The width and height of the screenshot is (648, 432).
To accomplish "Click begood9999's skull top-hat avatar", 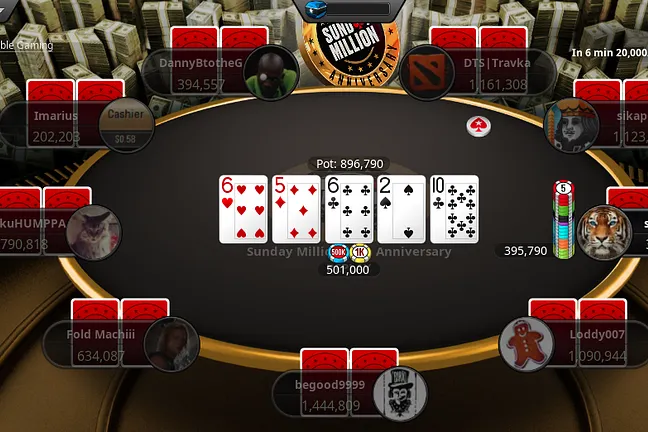I will [x=400, y=394].
